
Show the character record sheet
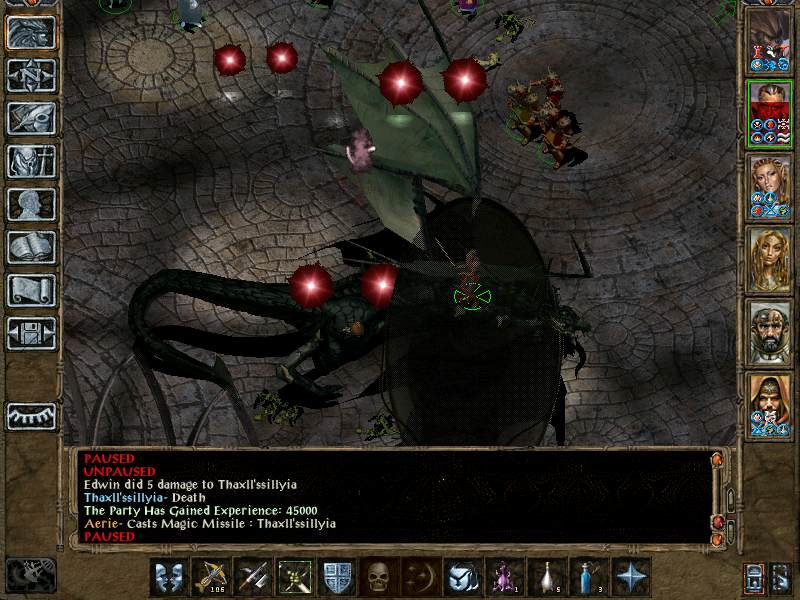click(32, 204)
